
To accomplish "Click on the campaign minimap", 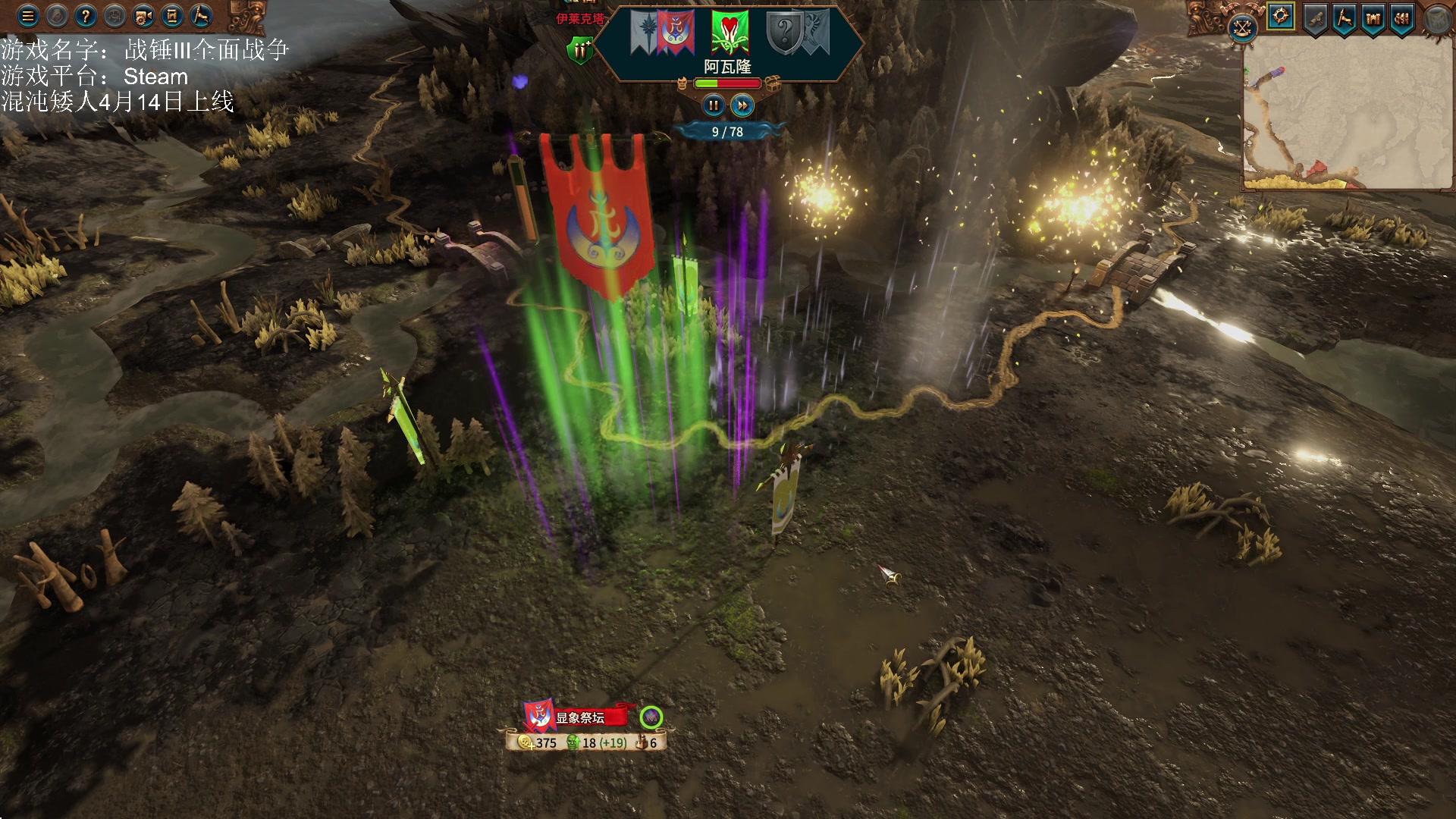I will point(1348,114).
